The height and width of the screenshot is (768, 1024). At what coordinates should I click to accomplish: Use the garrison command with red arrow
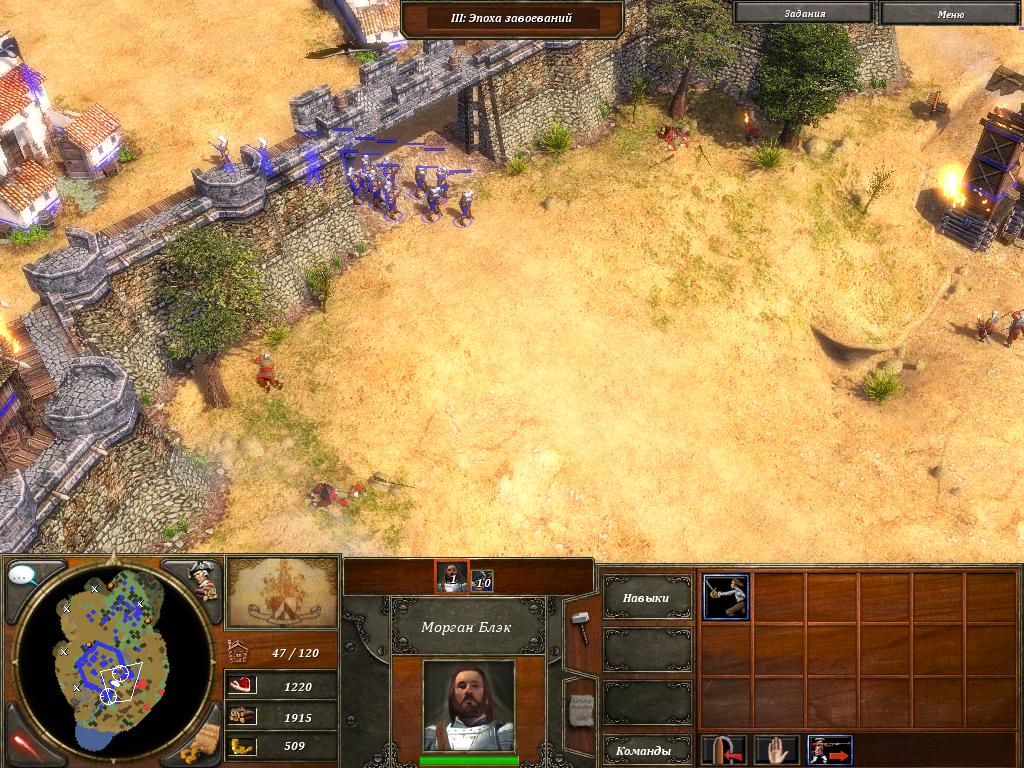click(x=724, y=750)
